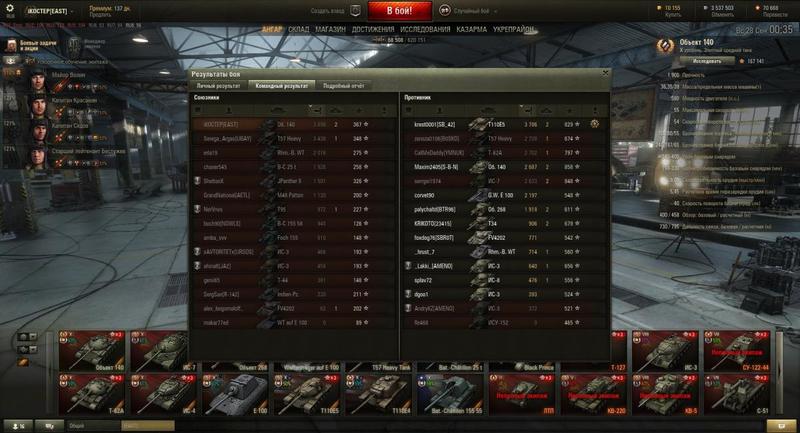Open the СКЛАД menu section
This screenshot has height=433, width=800.
[x=299, y=30]
